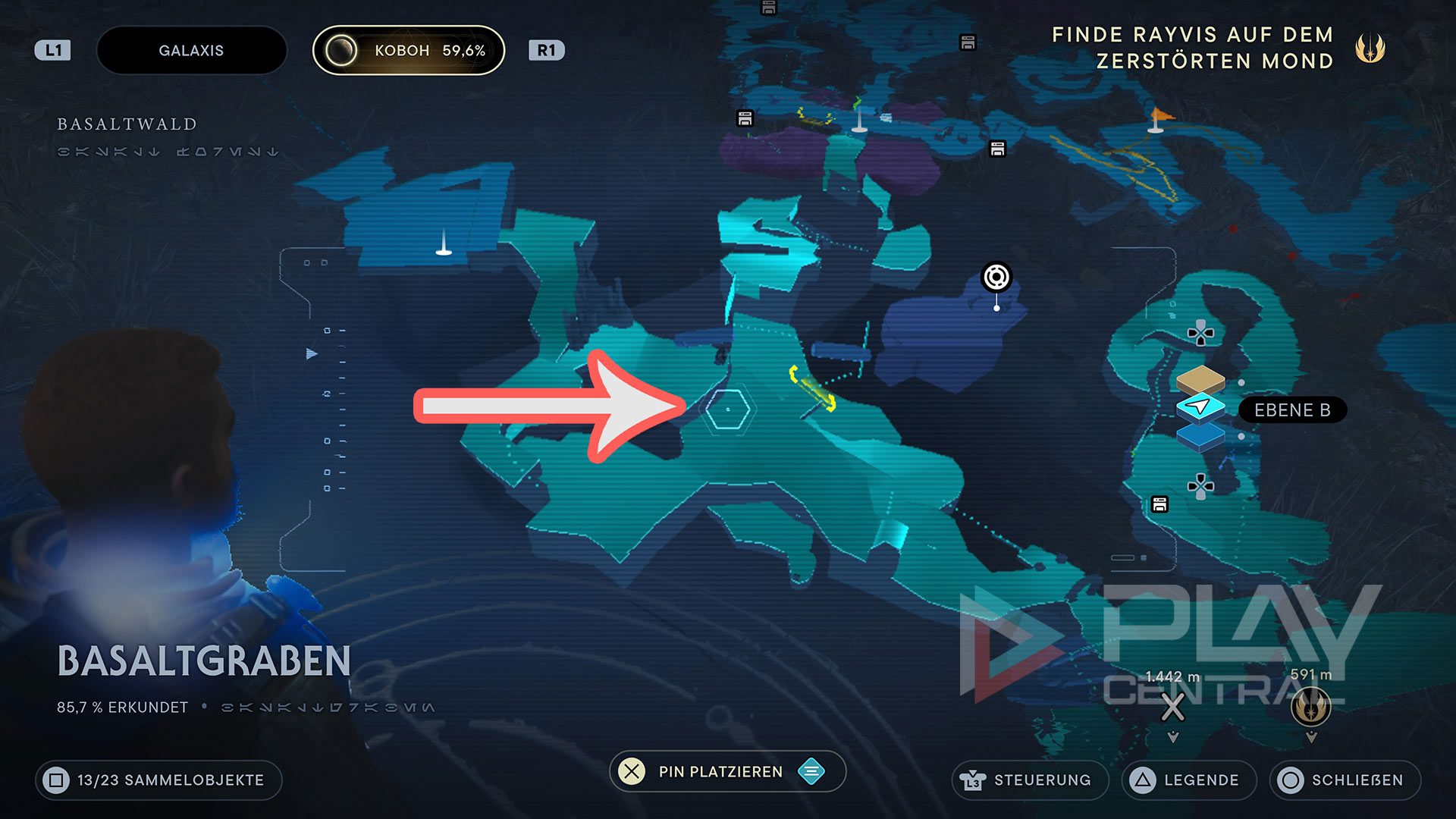This screenshot has width=1456, height=819.
Task: Open the Steuerung controls help
Action: click(x=1030, y=780)
